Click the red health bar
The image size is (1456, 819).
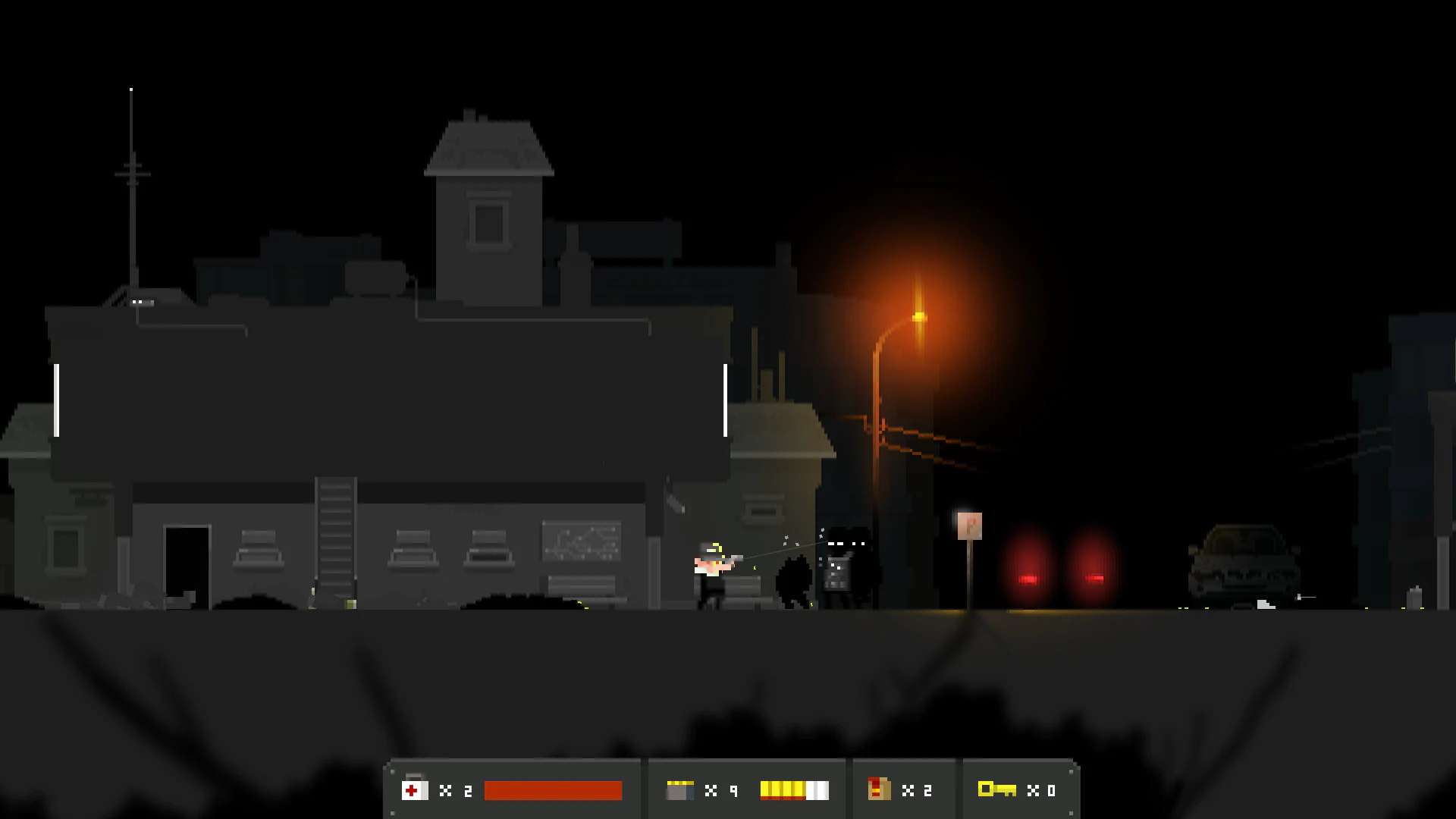point(552,790)
